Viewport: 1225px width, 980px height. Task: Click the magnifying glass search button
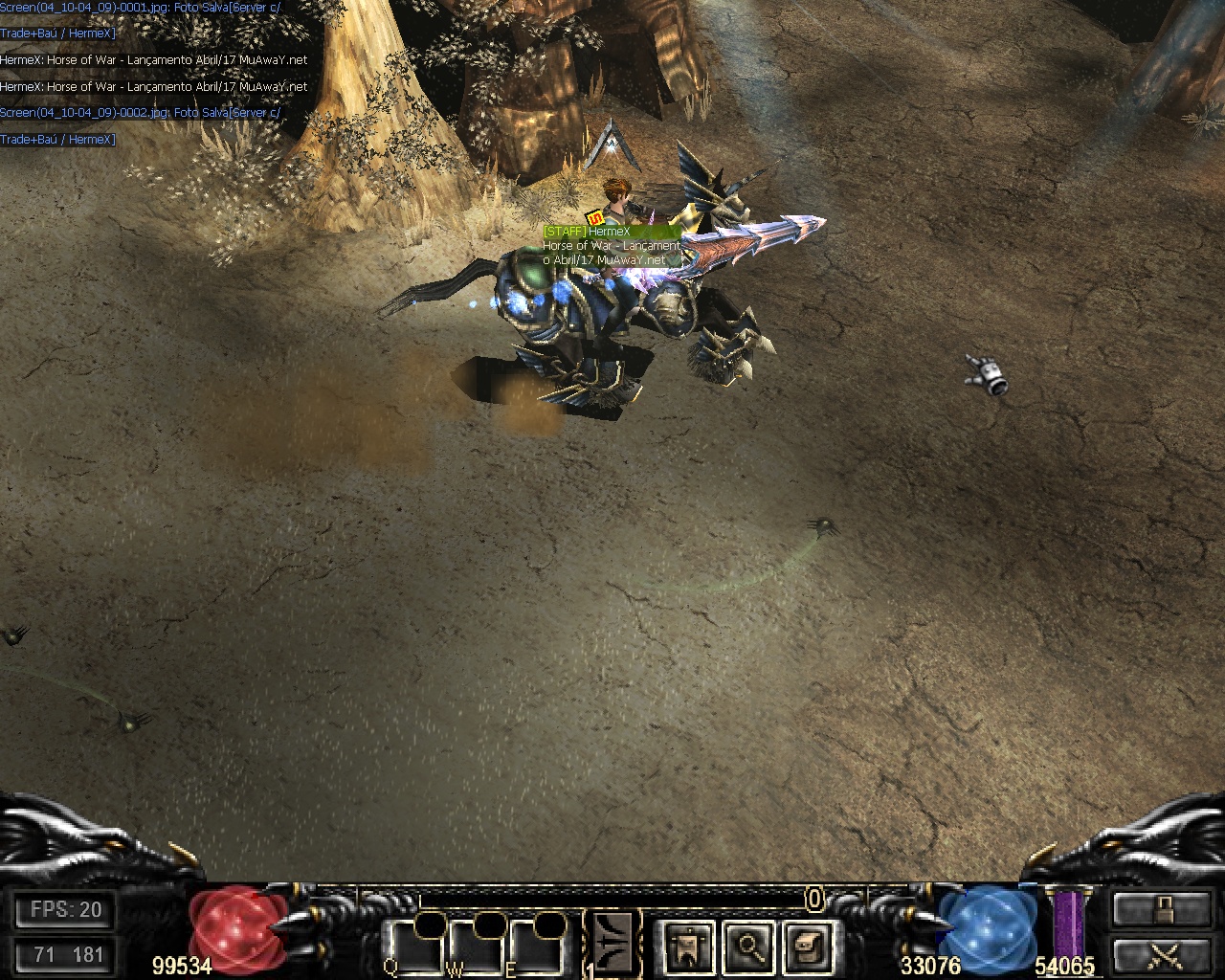point(746,946)
